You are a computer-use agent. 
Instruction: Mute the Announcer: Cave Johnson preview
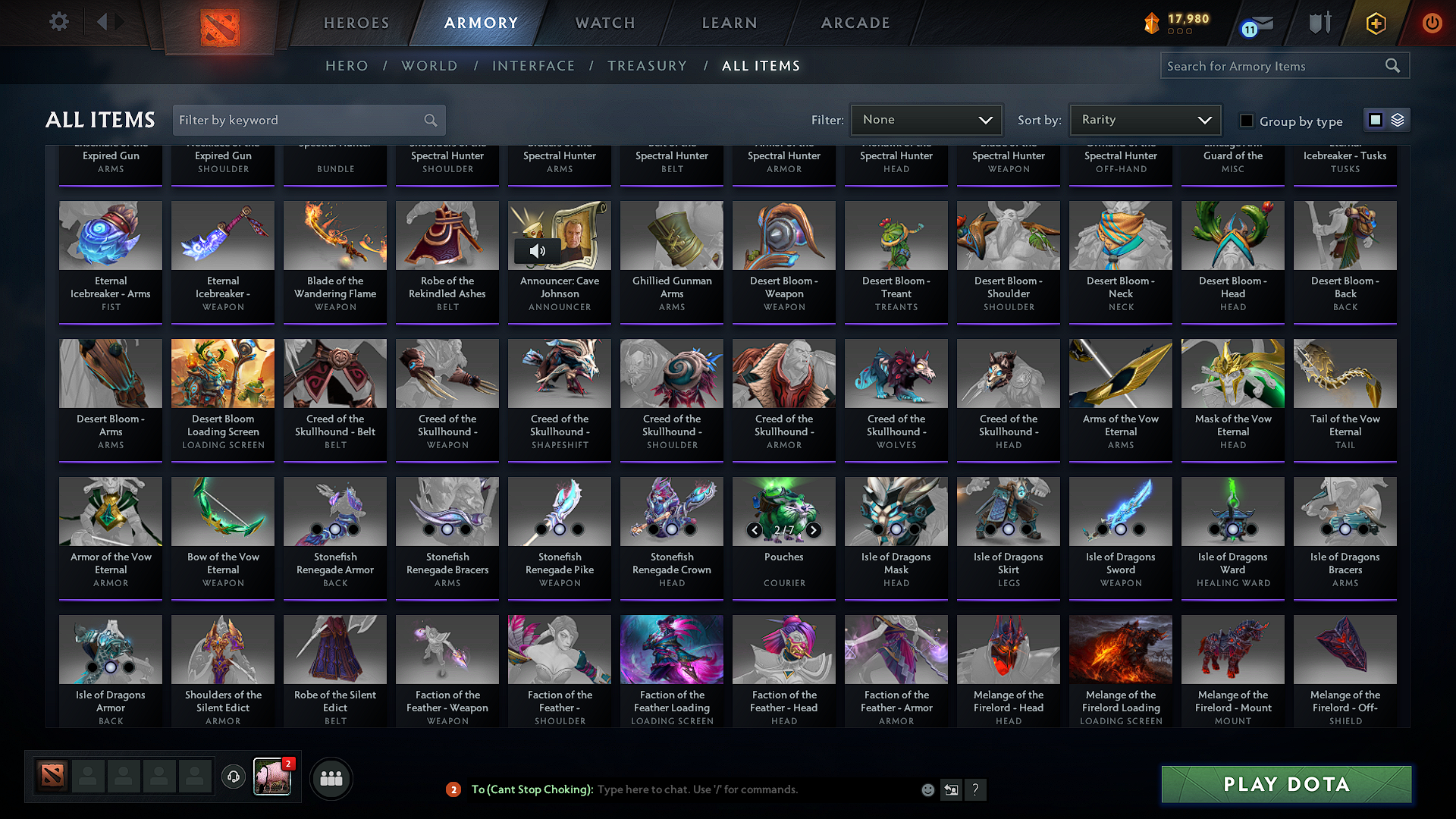(537, 249)
